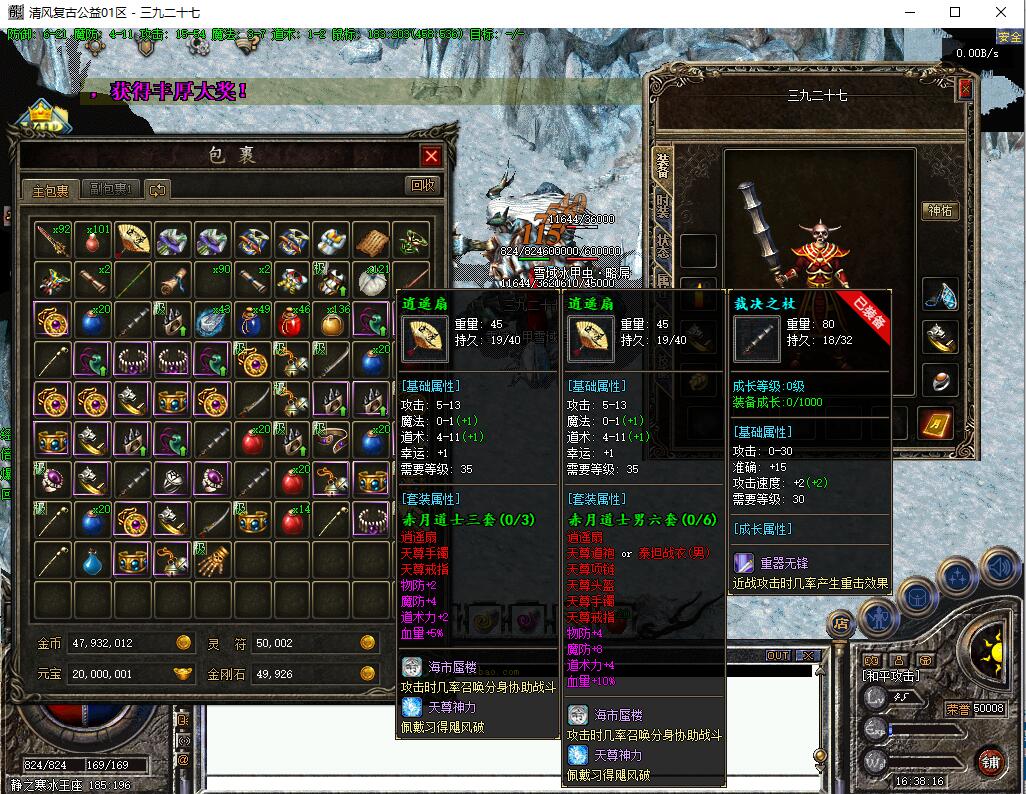Close the 包裹 bag window

click(431, 156)
